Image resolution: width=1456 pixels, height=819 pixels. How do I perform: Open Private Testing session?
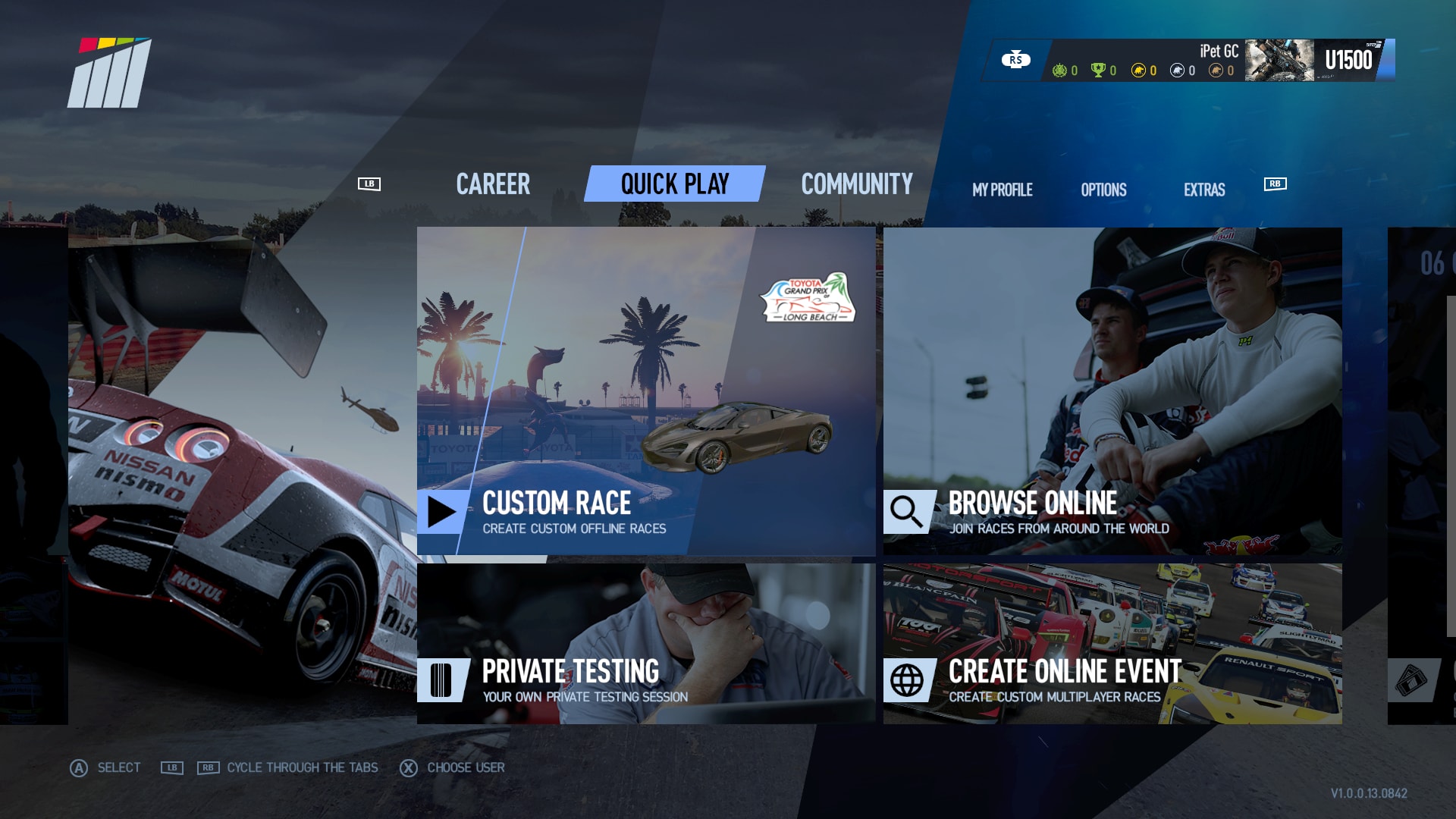point(645,643)
